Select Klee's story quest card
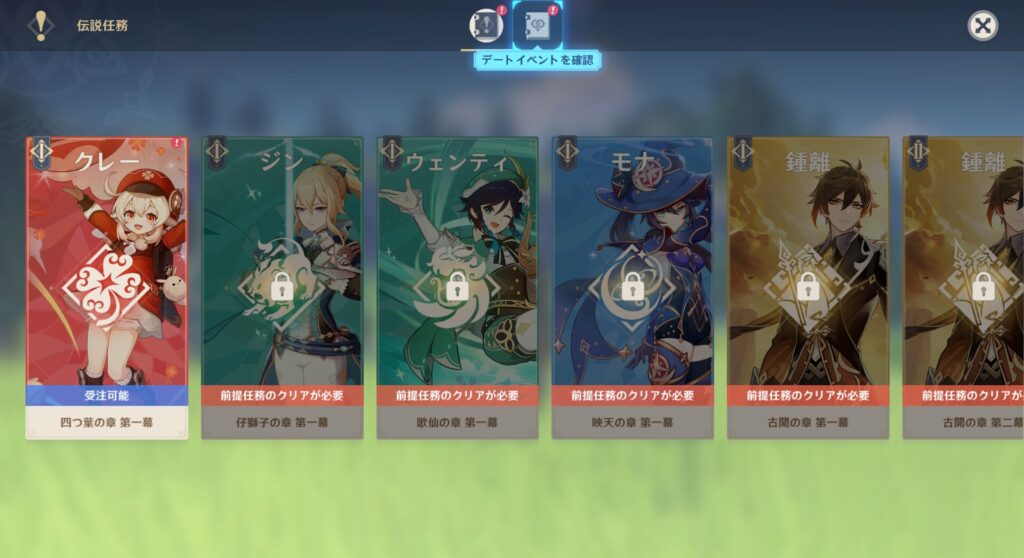The height and width of the screenshot is (558, 1024). click(107, 288)
